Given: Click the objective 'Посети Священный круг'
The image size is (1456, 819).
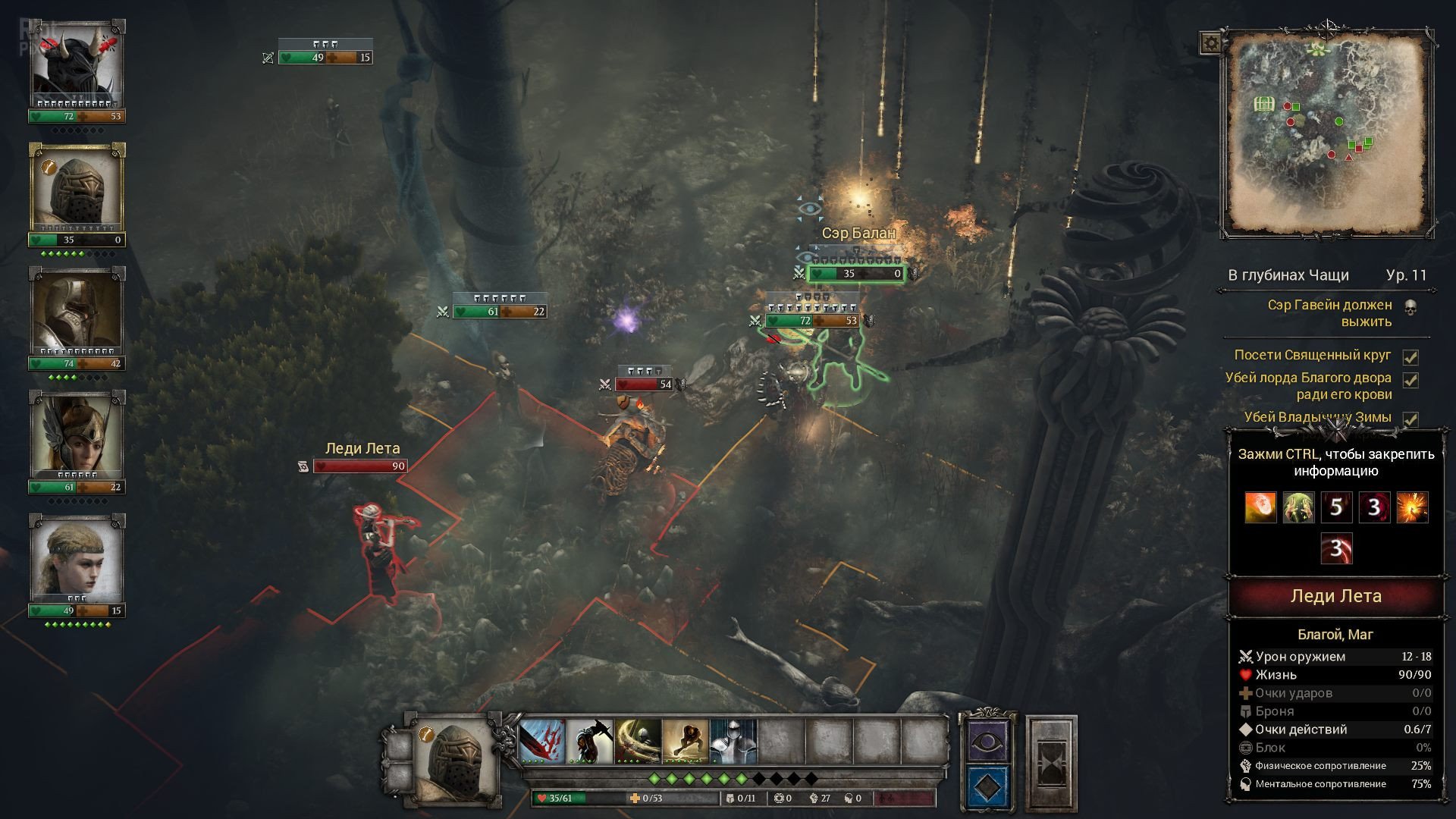Looking at the screenshot, I should point(1313,355).
